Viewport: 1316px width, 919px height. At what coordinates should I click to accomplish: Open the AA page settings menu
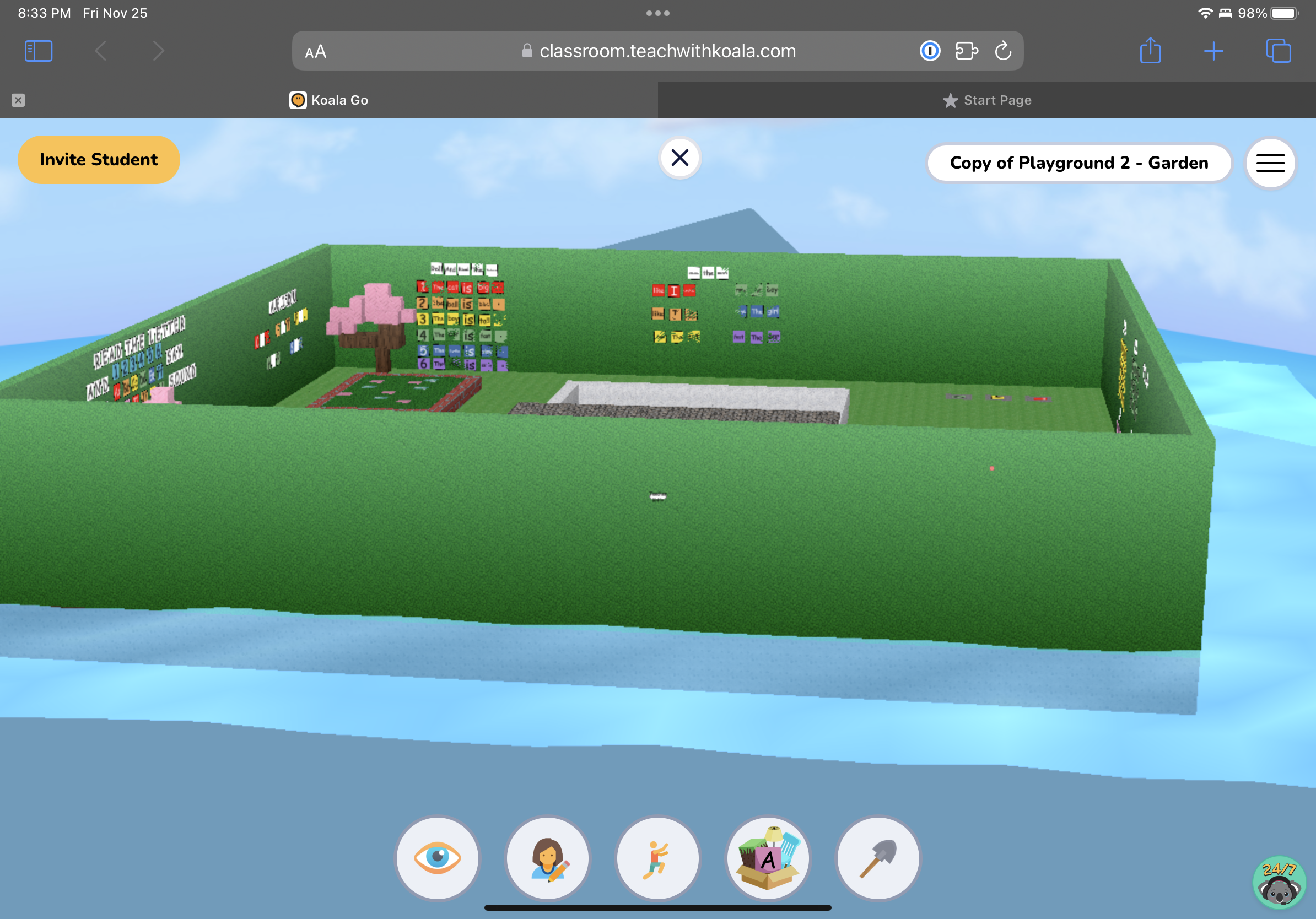pos(314,51)
